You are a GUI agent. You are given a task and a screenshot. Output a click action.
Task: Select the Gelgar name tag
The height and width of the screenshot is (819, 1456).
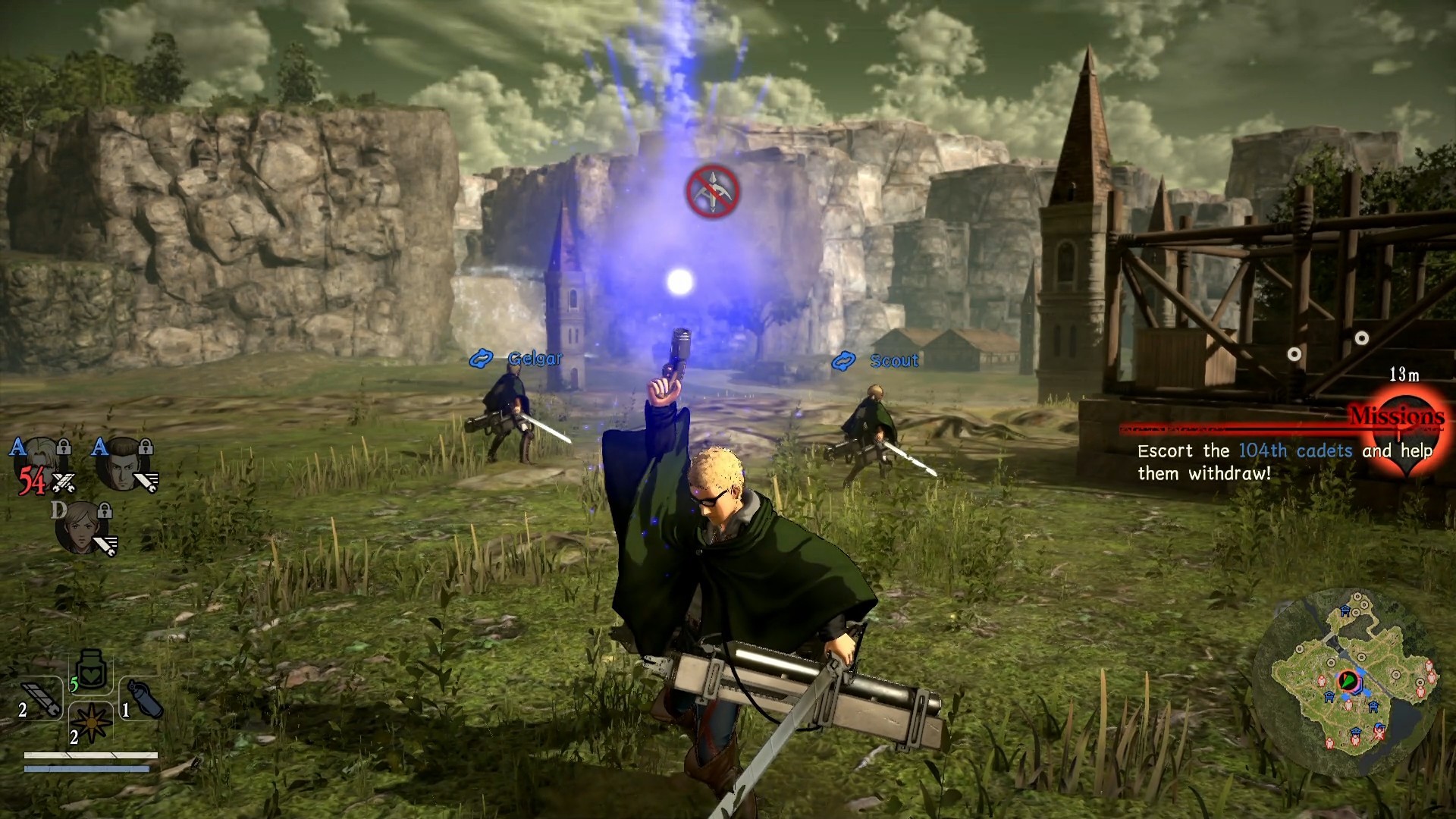click(533, 358)
